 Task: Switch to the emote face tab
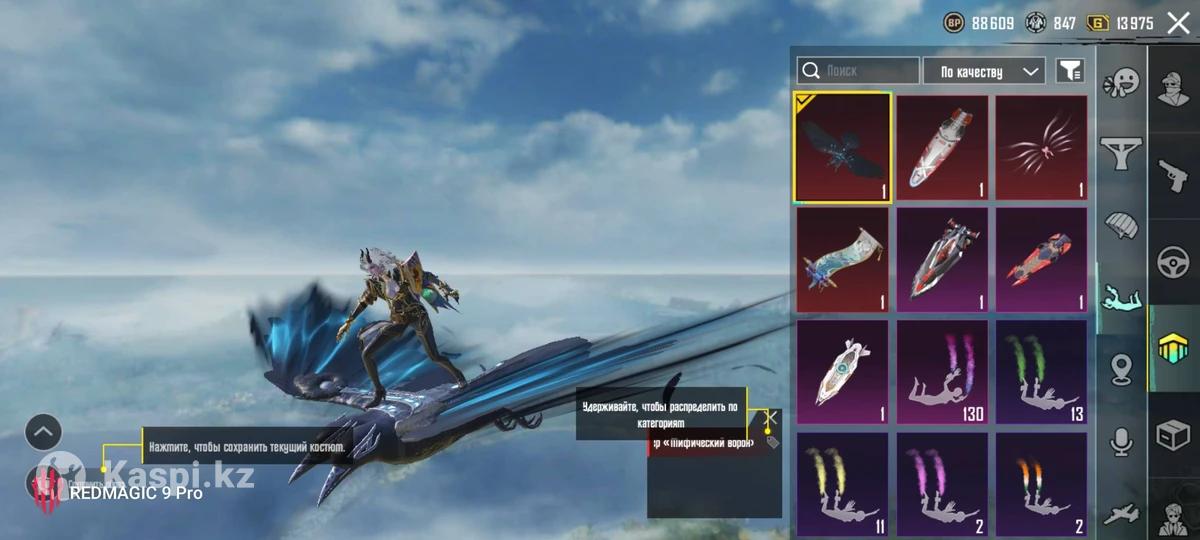click(x=1122, y=82)
